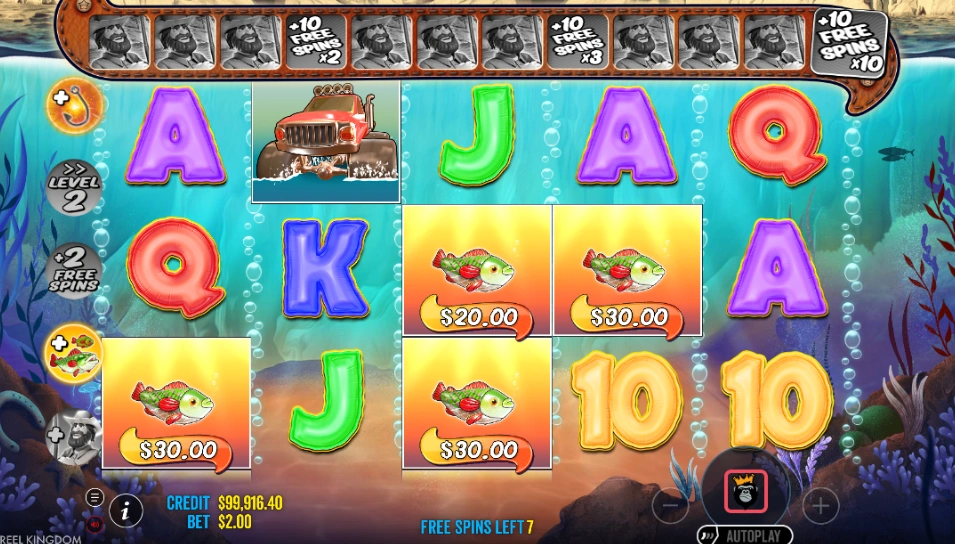The image size is (955, 544).
Task: Select the extra fisherman modifier icon
Action: [x=75, y=438]
